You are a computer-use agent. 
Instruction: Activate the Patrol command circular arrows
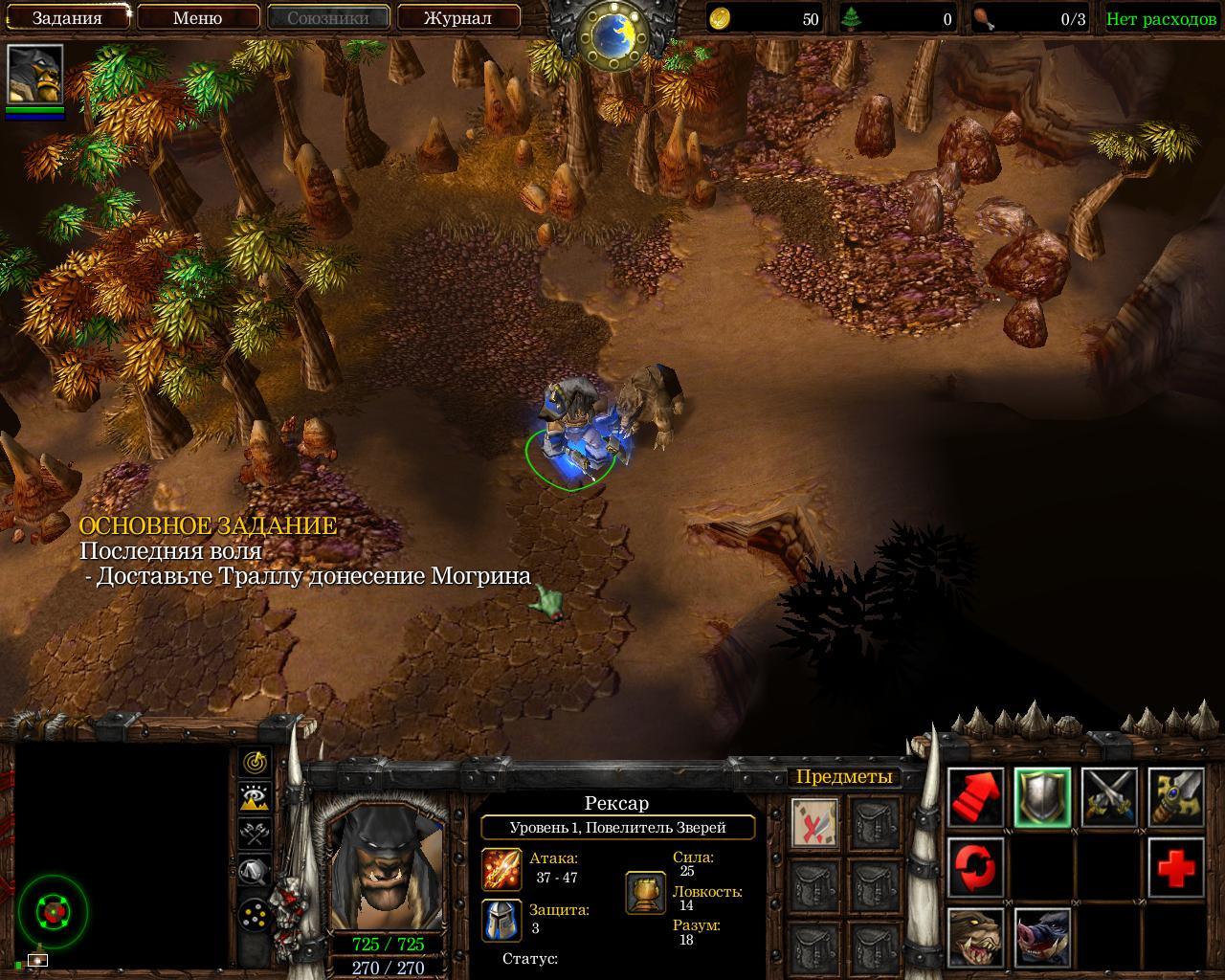pos(975,867)
